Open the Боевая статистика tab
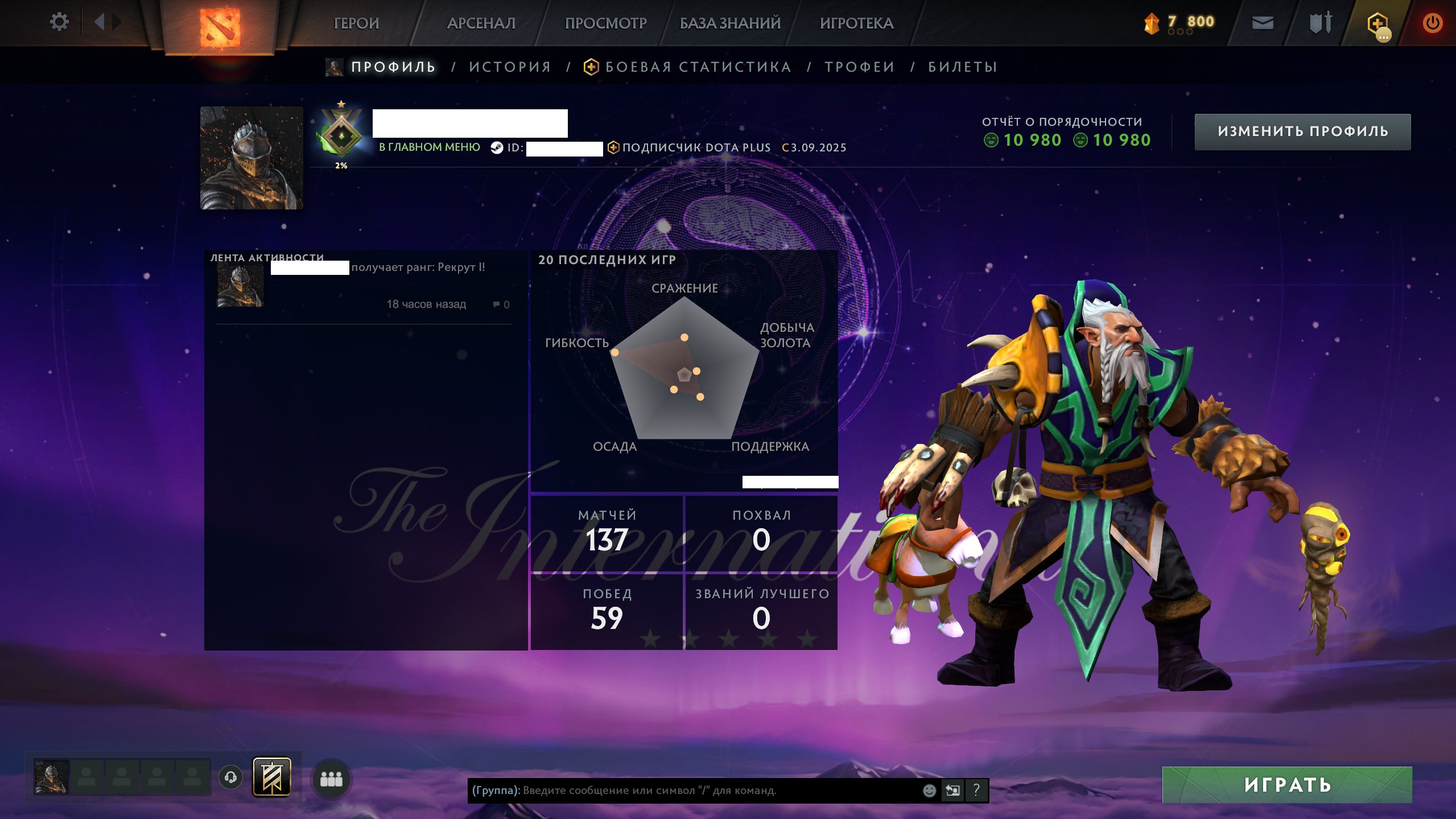The image size is (1456, 819). pyautogui.click(x=698, y=67)
